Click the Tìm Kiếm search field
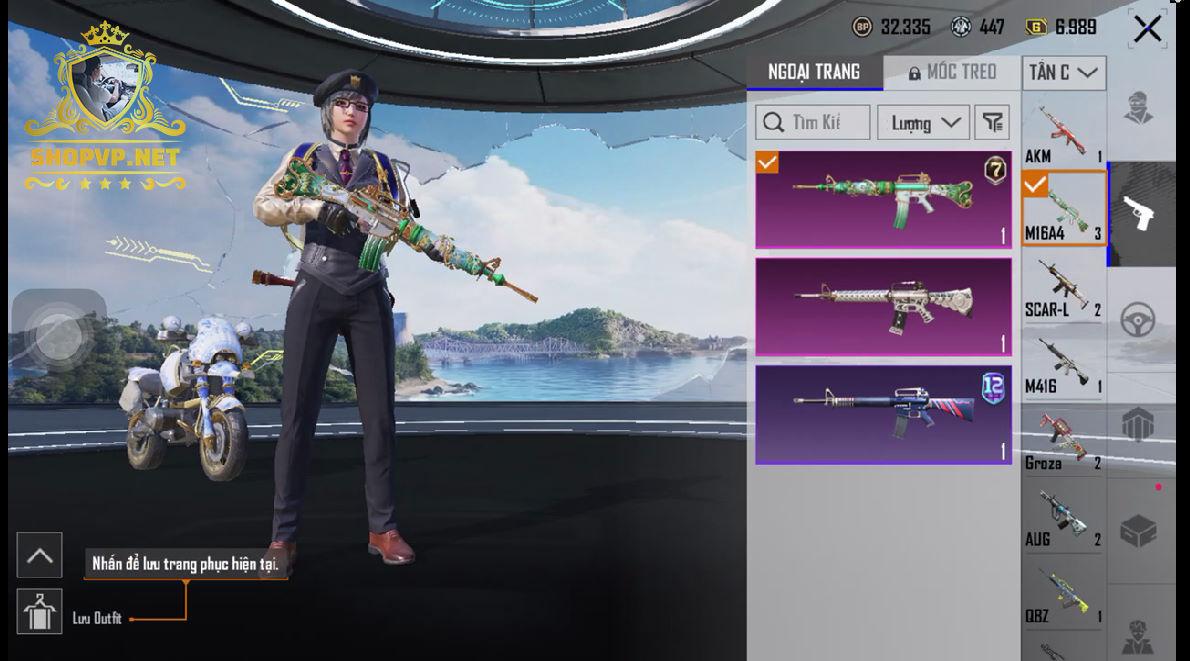Screen dimensions: 1190x661 coord(813,123)
